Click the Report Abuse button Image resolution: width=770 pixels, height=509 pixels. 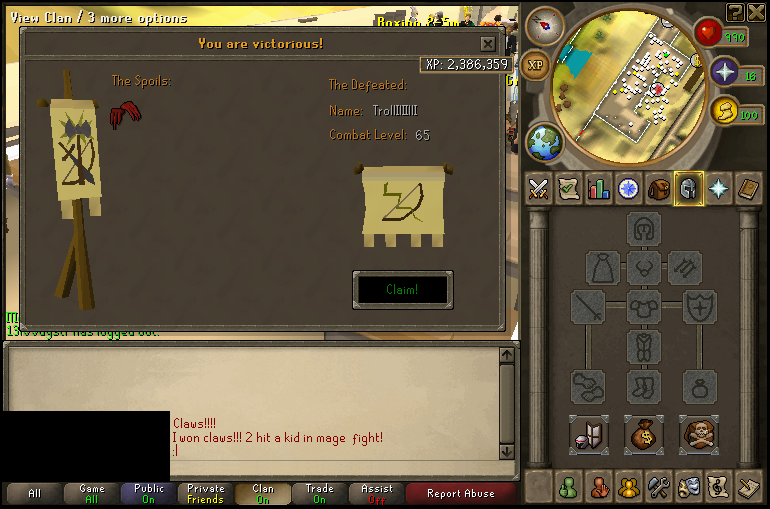click(459, 493)
